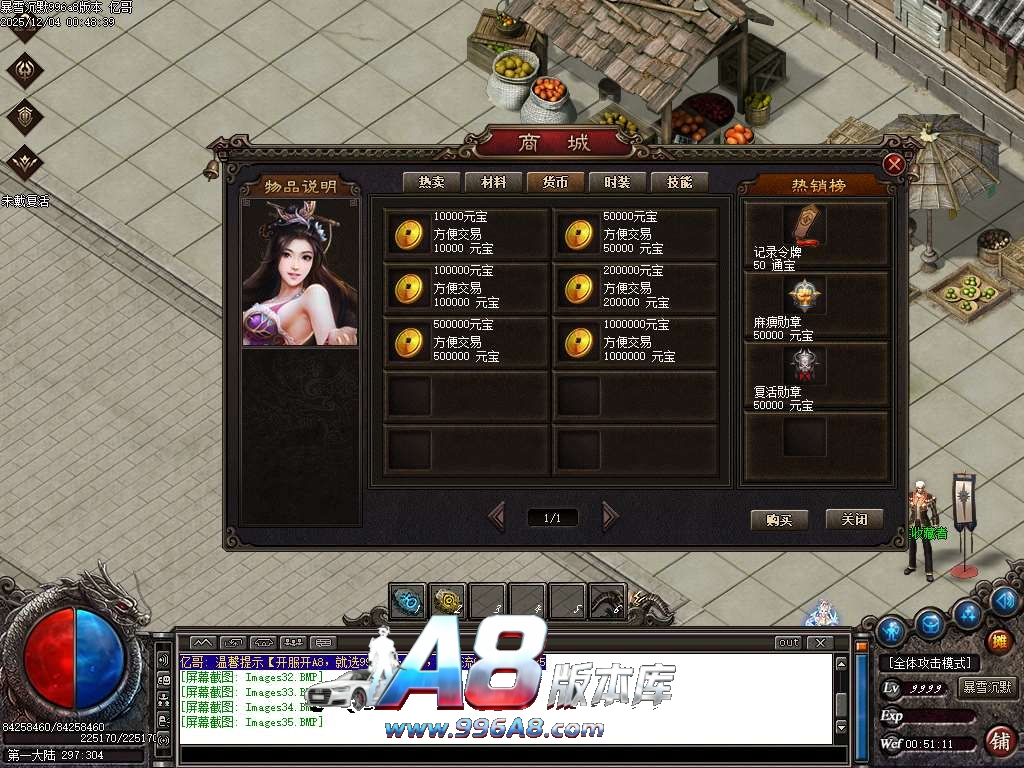Choose the 50000元宝 item
Screen dimensions: 1024x768
[636, 233]
